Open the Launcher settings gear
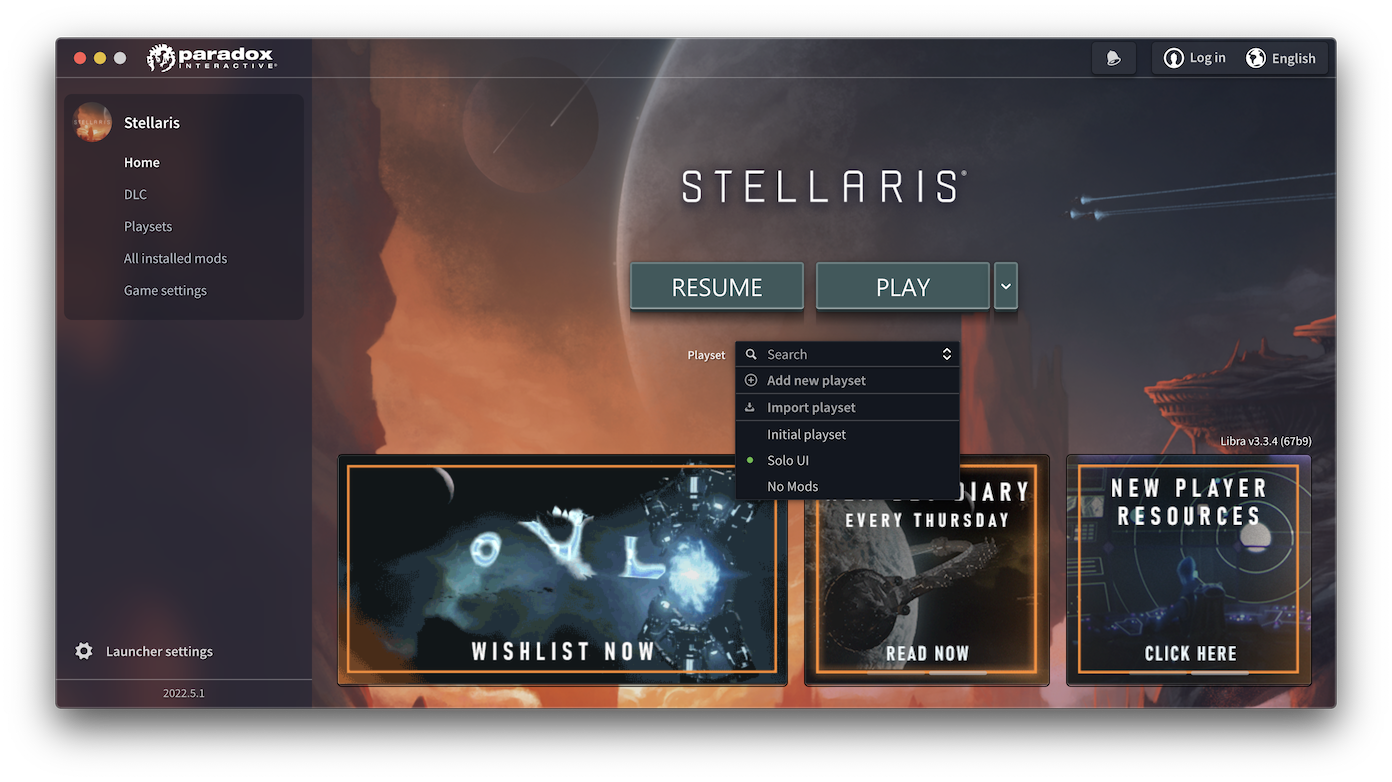The width and height of the screenshot is (1392, 782). point(85,650)
